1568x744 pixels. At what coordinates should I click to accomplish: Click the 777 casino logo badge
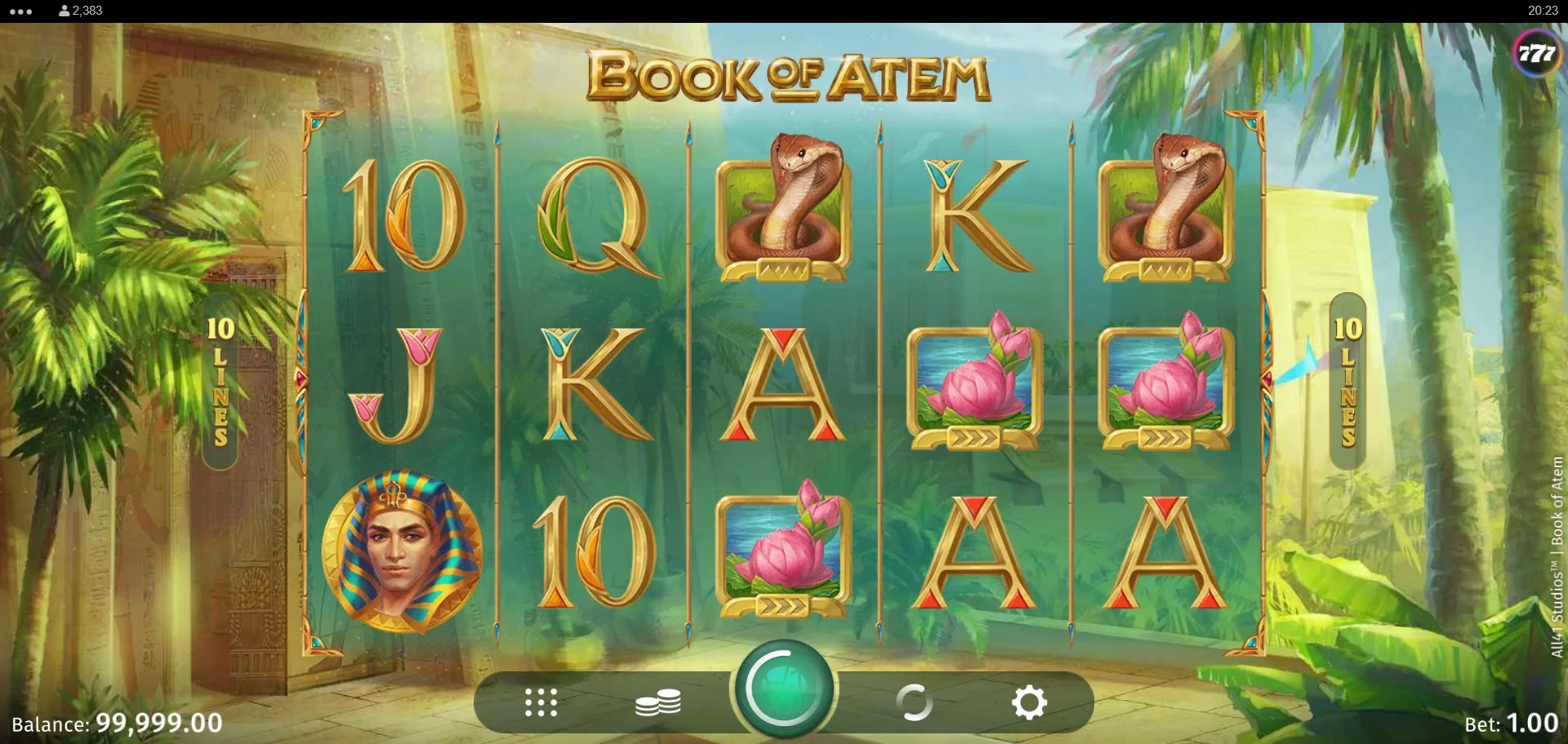click(1536, 54)
